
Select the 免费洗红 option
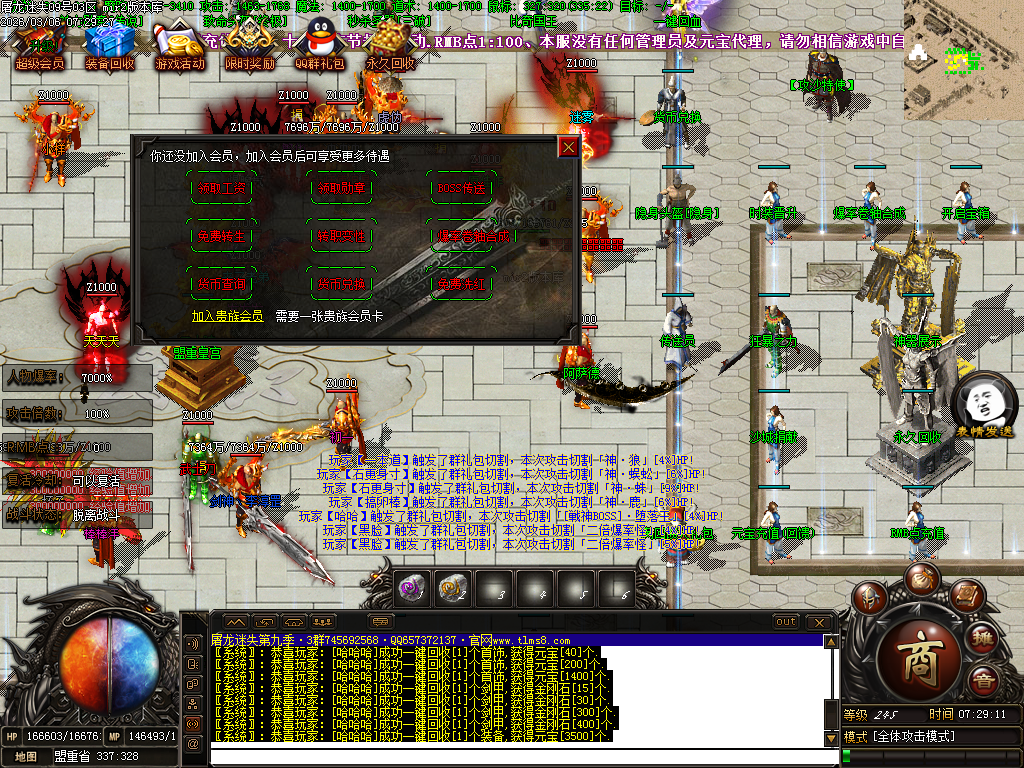461,284
